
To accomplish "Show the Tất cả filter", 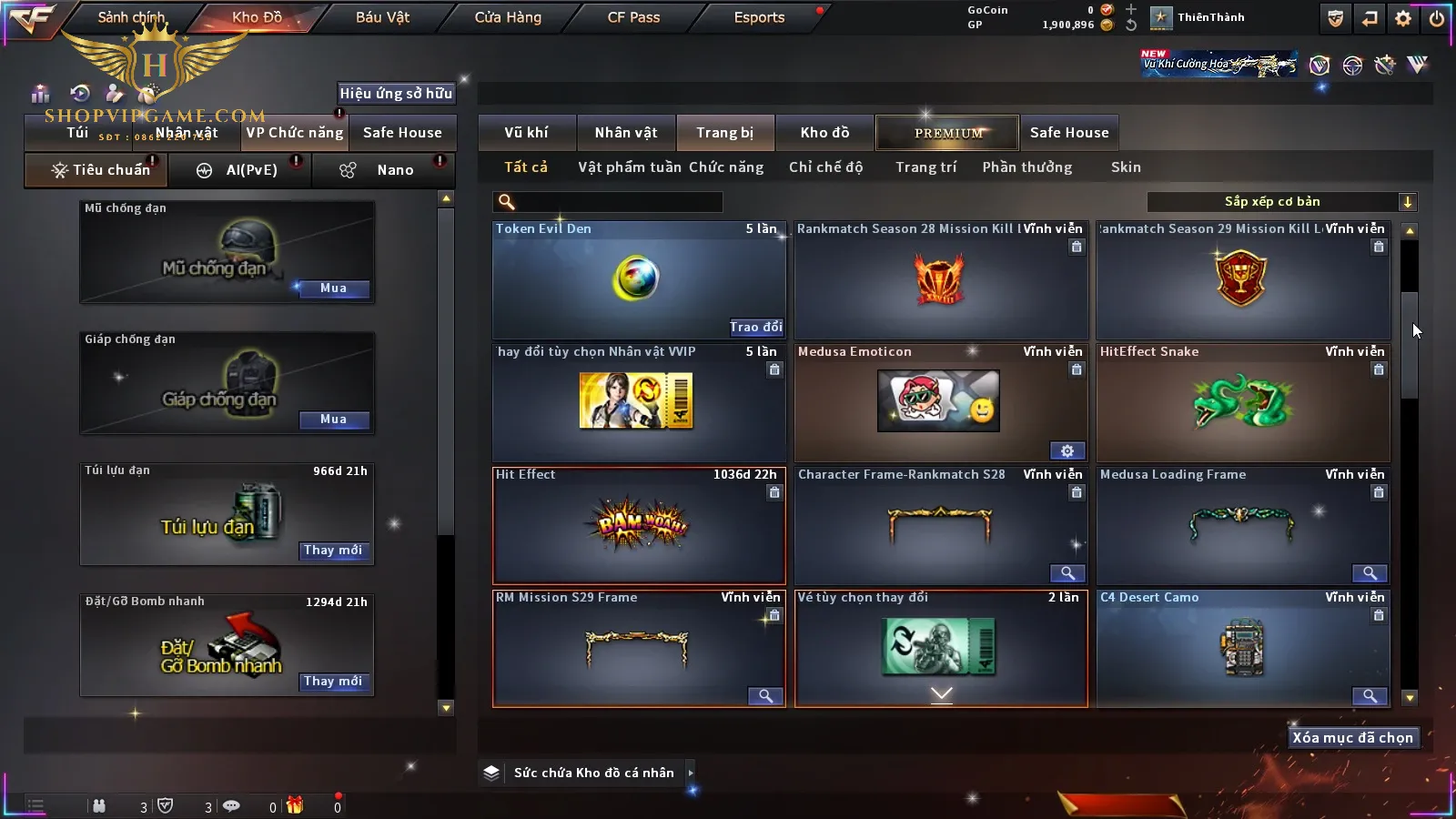I will (x=526, y=167).
